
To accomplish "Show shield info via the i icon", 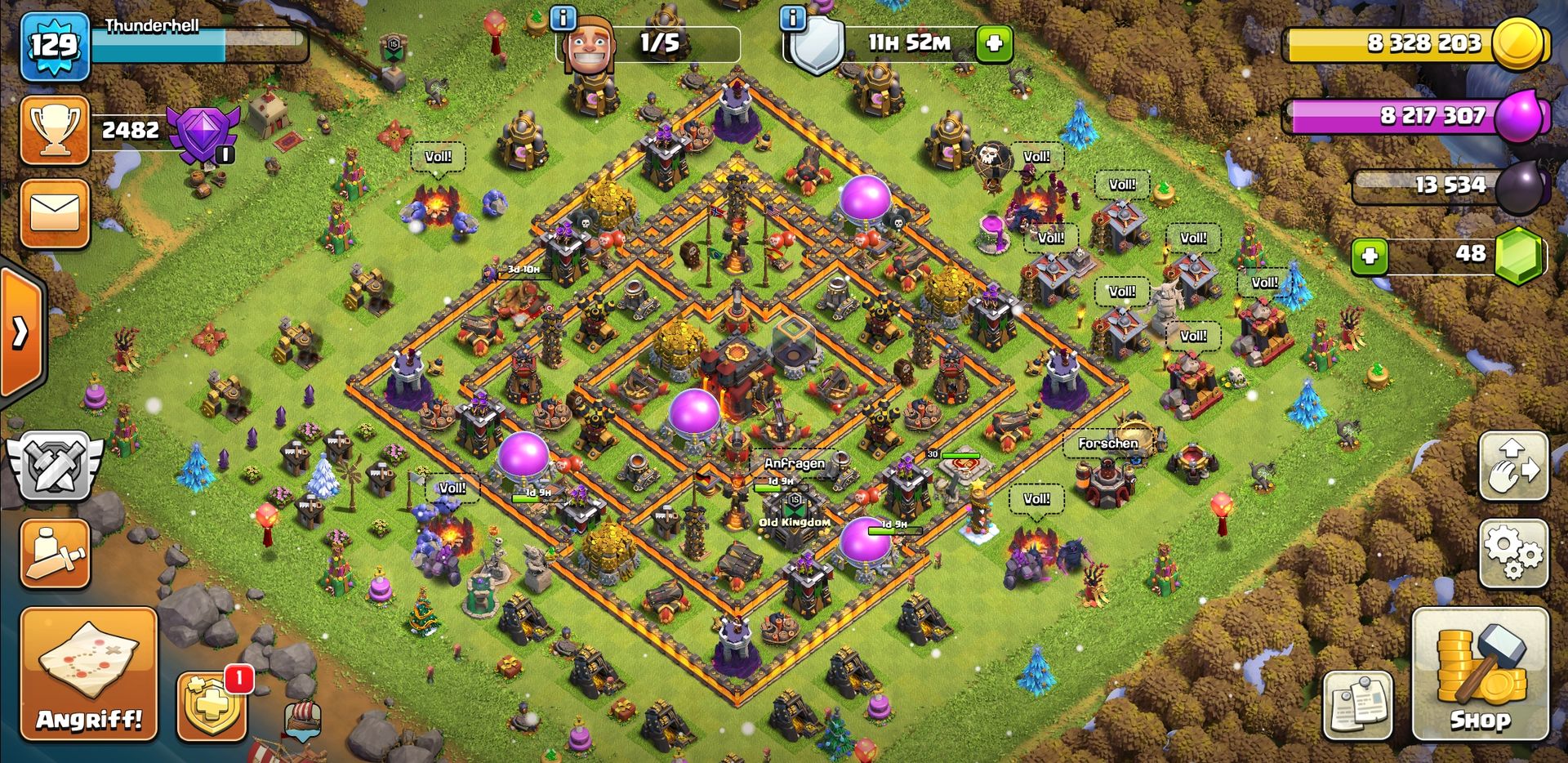I will (x=793, y=17).
